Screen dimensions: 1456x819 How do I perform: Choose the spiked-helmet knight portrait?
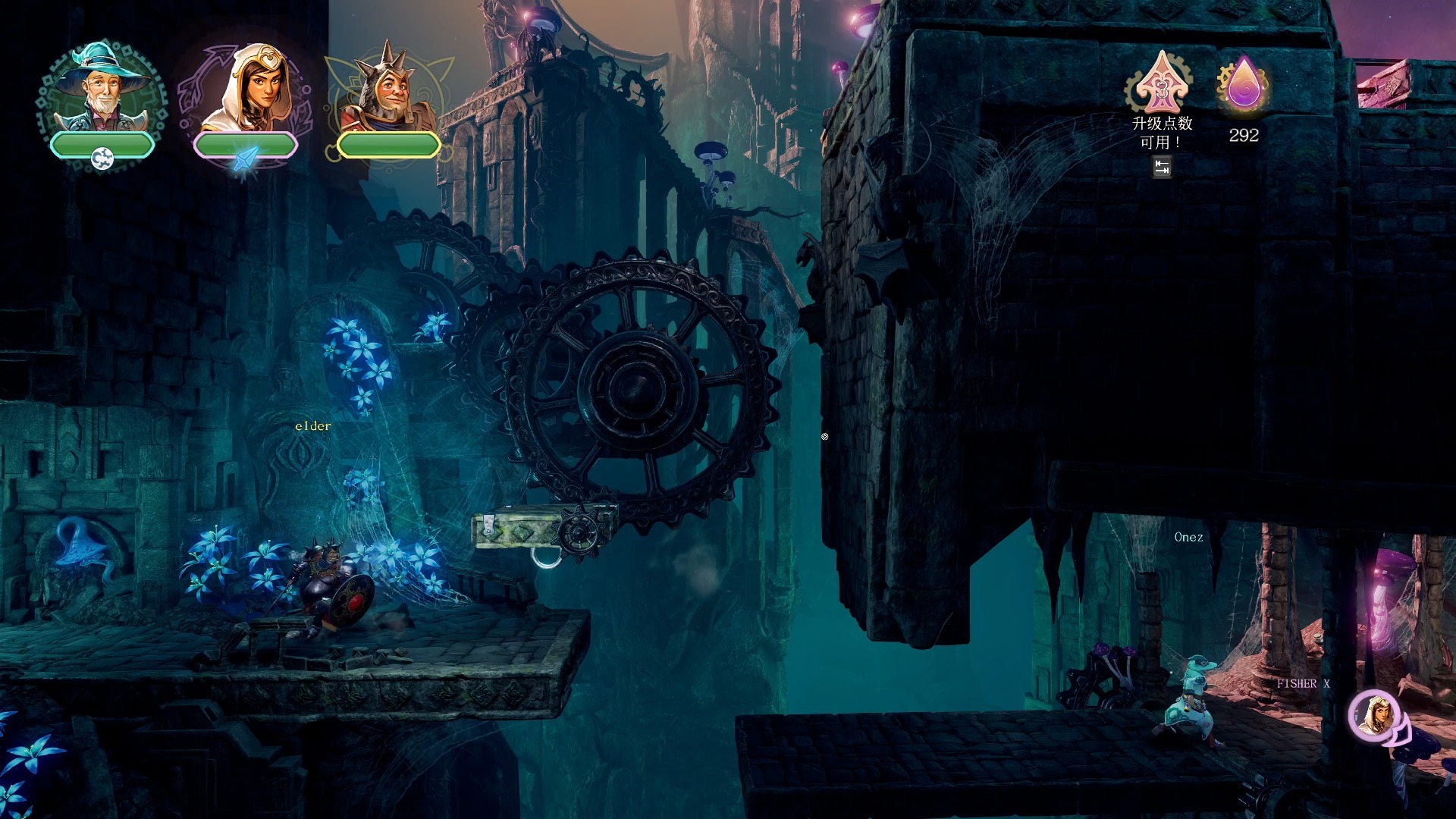[x=387, y=93]
